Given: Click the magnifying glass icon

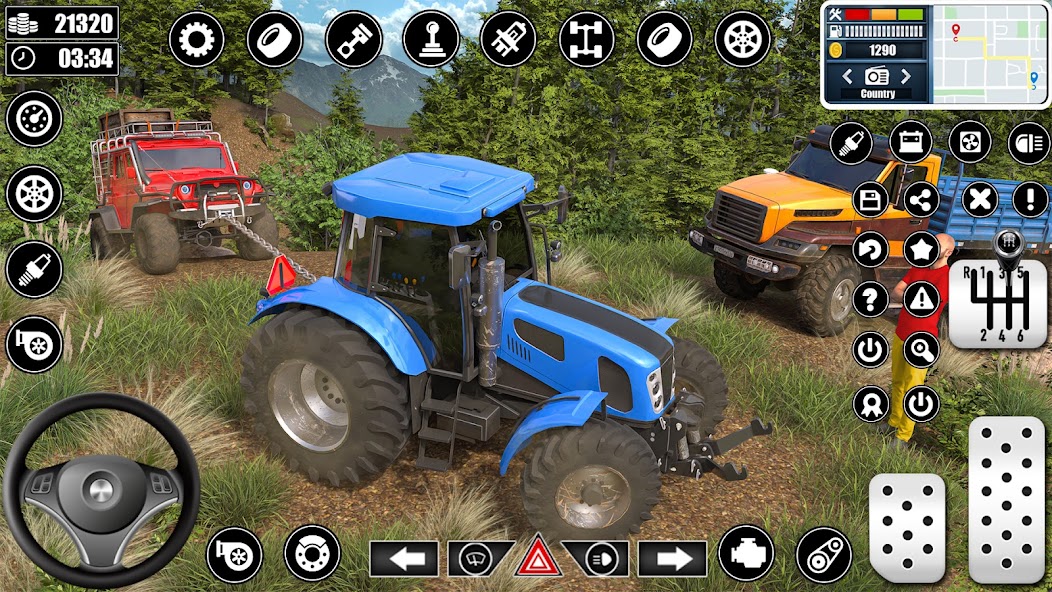Looking at the screenshot, I should tap(921, 350).
